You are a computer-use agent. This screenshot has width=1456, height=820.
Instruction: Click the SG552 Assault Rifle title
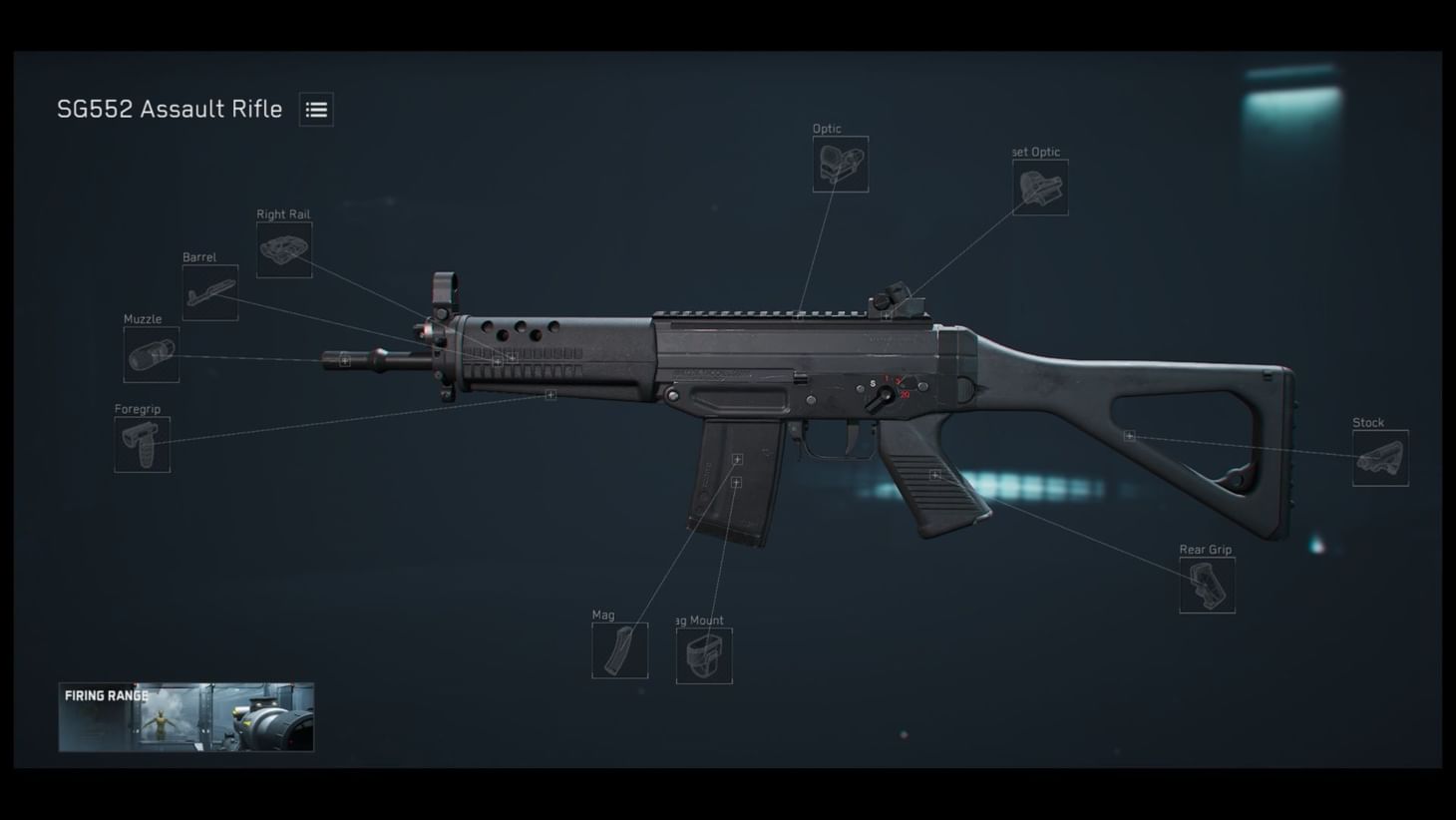[x=170, y=109]
